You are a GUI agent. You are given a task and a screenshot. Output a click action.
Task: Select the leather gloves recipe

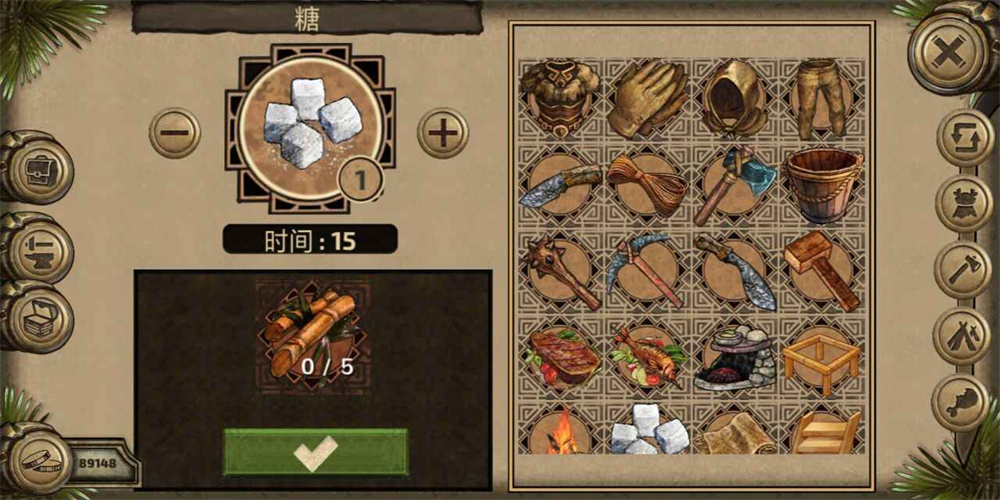tap(647, 98)
